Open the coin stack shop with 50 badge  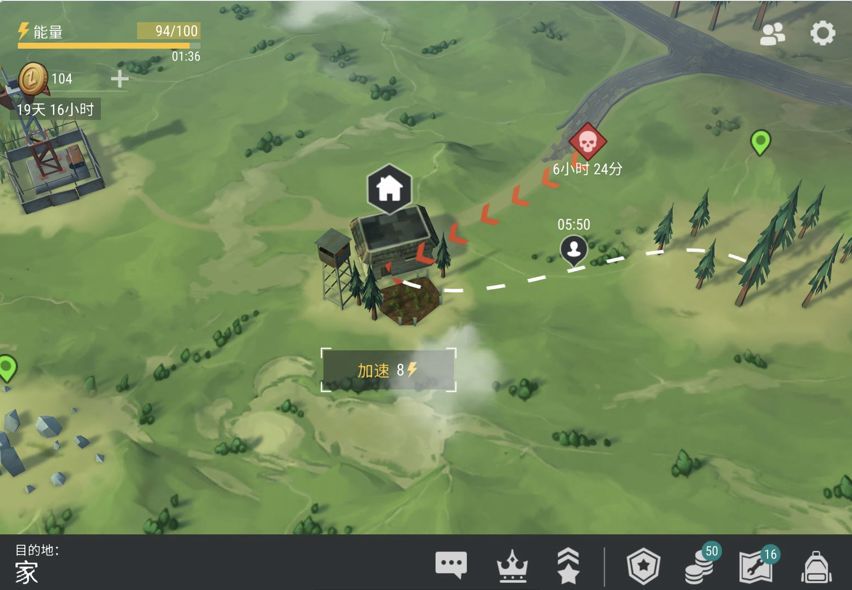click(700, 566)
